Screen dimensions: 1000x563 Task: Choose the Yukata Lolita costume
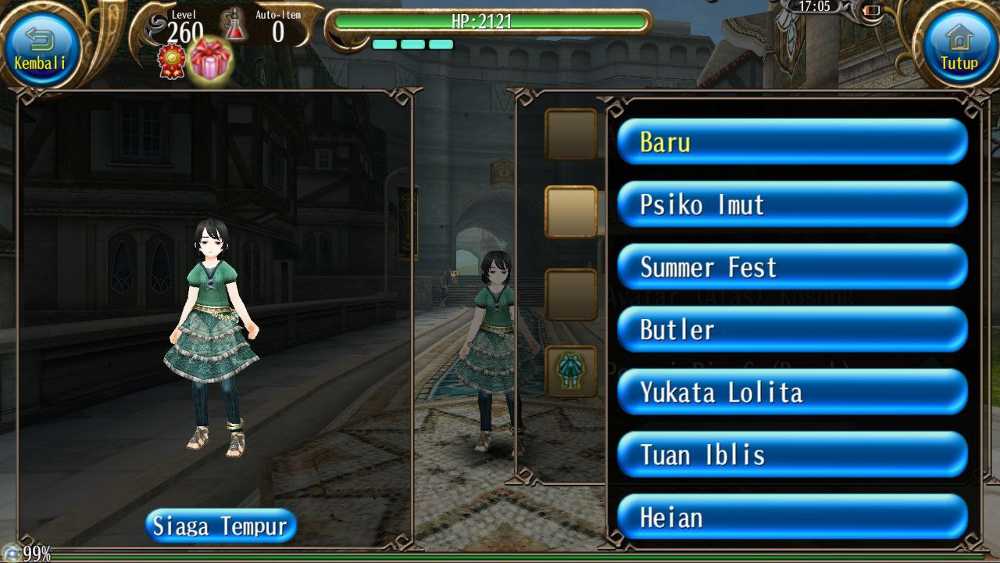792,392
